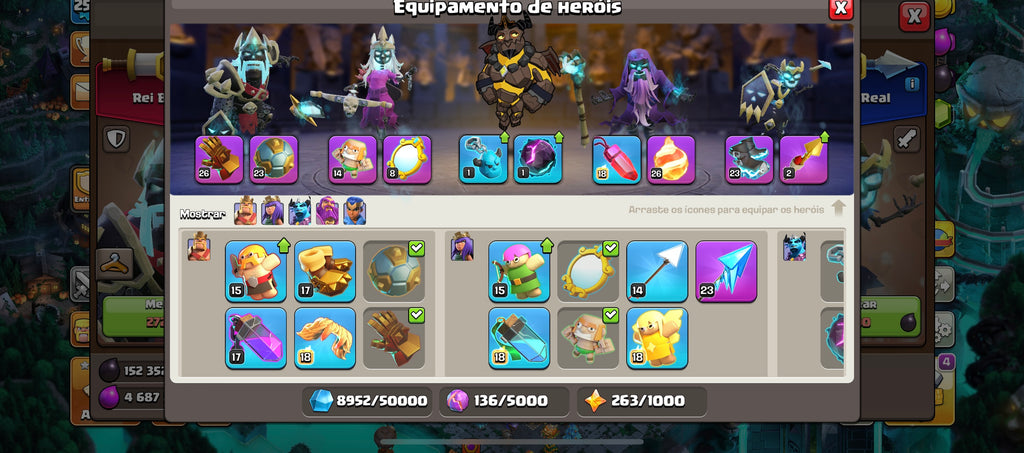Choose the level 14 Giant Arrow

657,271
